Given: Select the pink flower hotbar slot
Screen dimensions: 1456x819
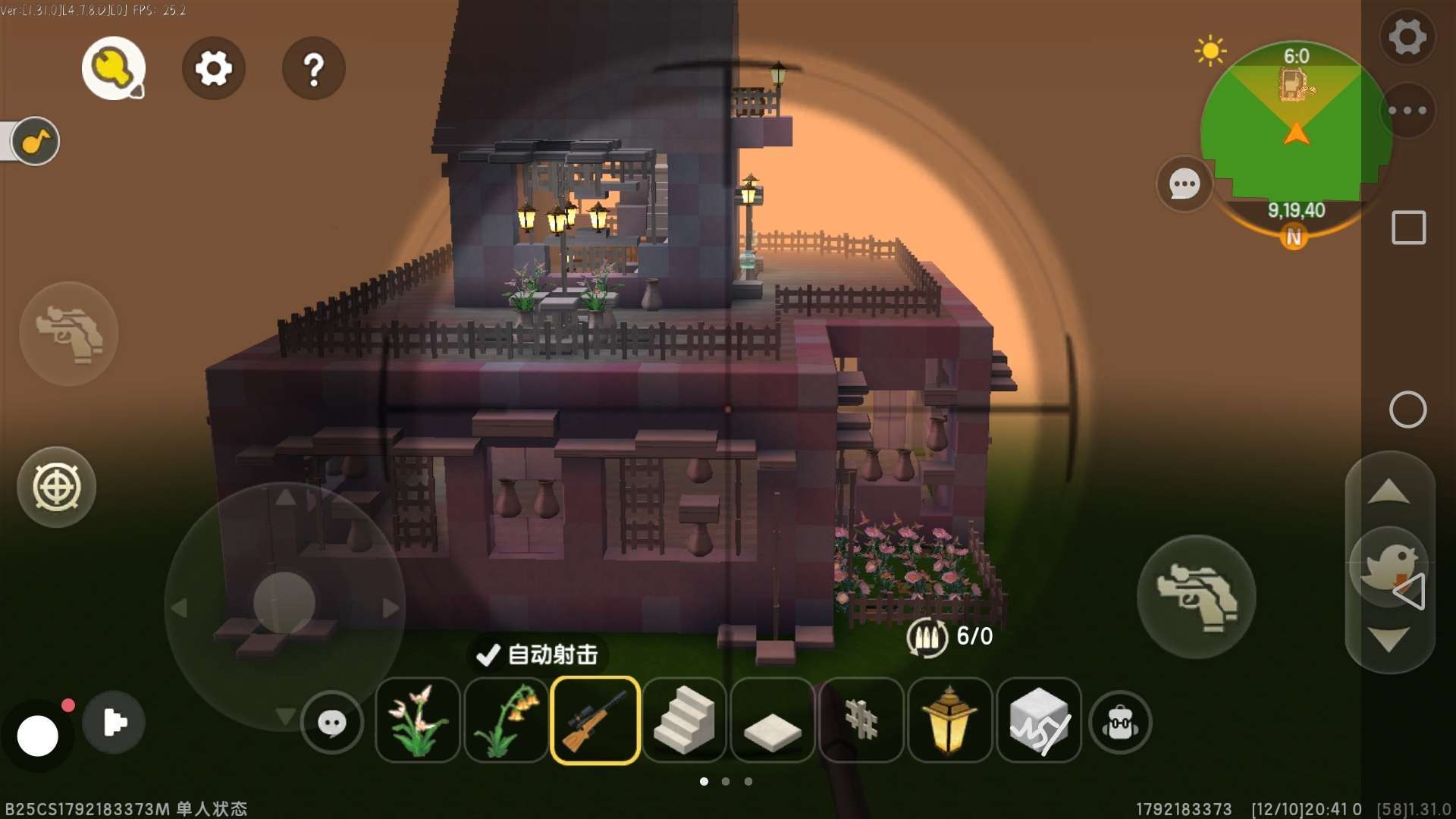Looking at the screenshot, I should [x=418, y=720].
